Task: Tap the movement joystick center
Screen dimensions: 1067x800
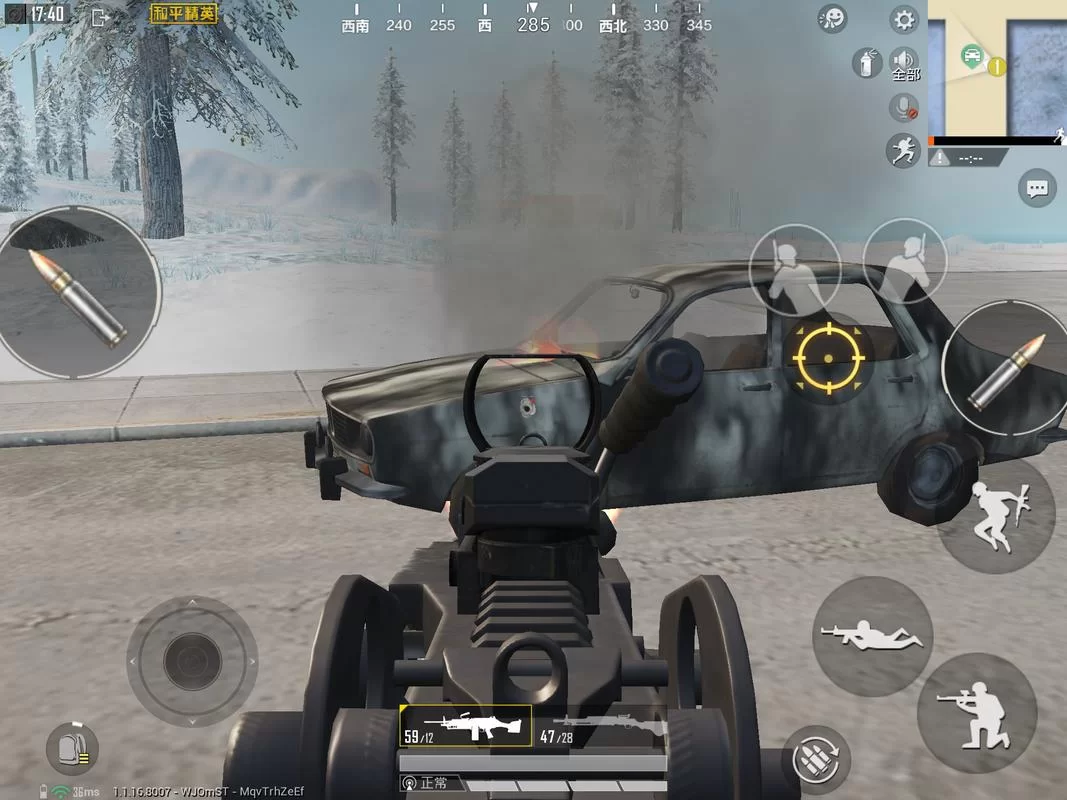Action: click(x=192, y=660)
